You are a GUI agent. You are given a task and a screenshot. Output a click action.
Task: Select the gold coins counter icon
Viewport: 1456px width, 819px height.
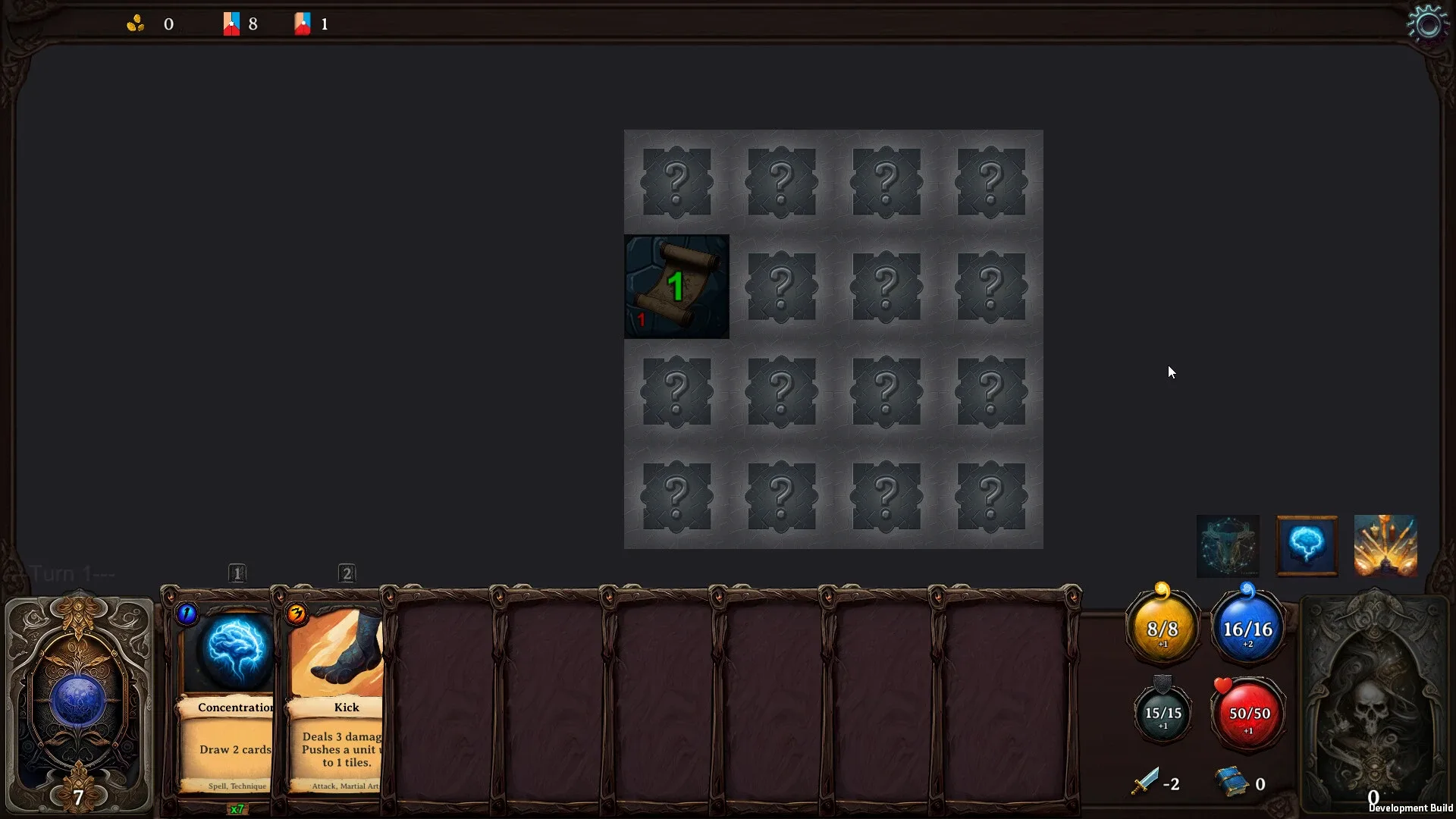[x=136, y=23]
